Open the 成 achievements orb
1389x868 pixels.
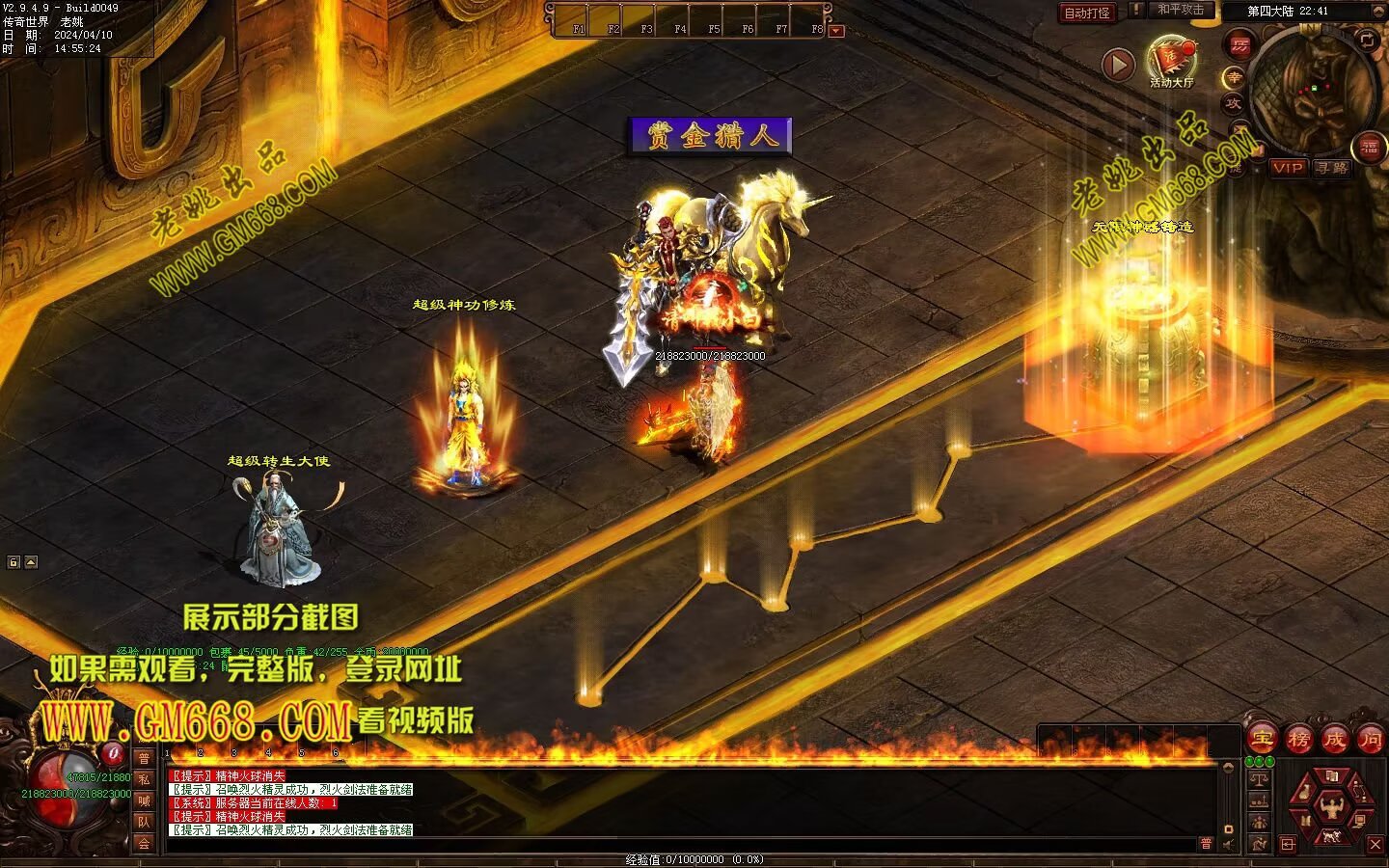pyautogui.click(x=1335, y=739)
